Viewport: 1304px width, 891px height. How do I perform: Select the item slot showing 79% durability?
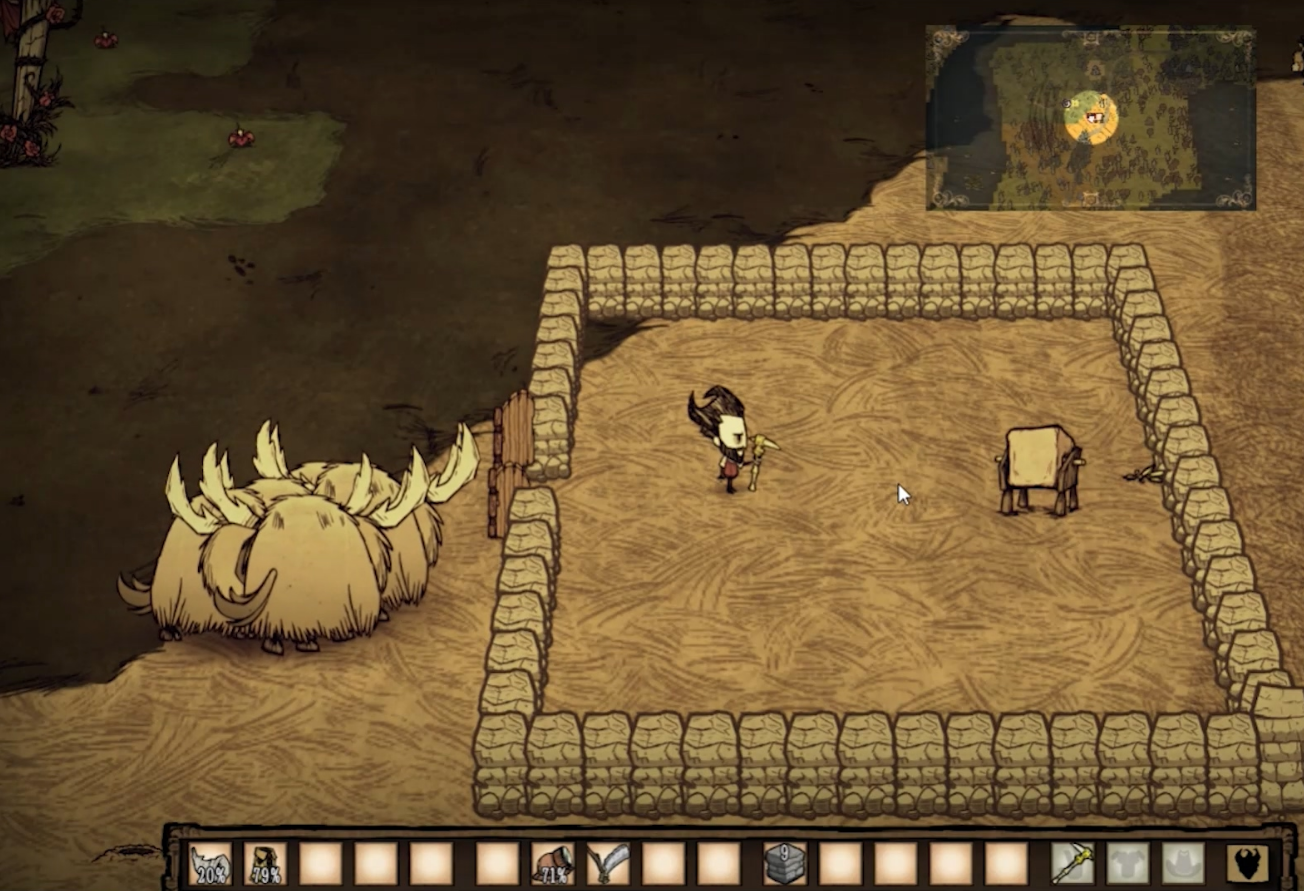pyautogui.click(x=265, y=864)
